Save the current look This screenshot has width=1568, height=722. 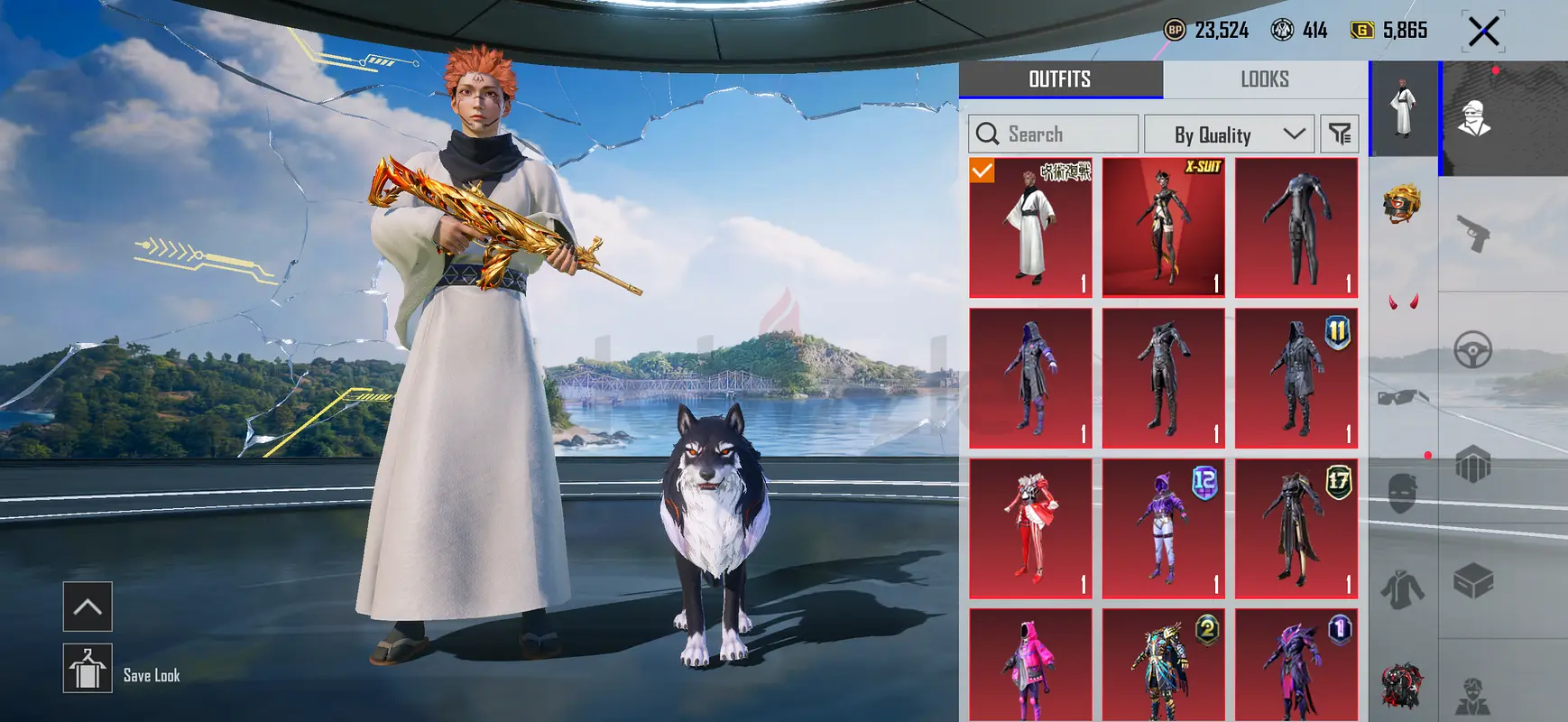[88, 669]
